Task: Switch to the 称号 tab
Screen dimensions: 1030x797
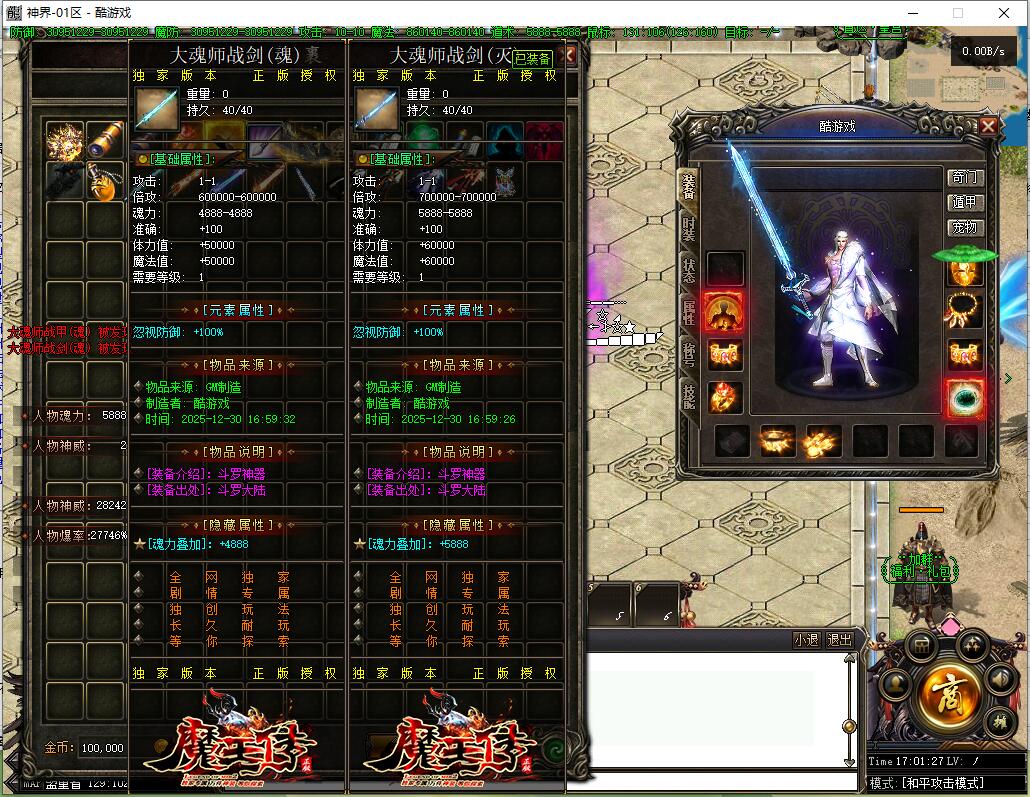Action: pyautogui.click(x=688, y=353)
